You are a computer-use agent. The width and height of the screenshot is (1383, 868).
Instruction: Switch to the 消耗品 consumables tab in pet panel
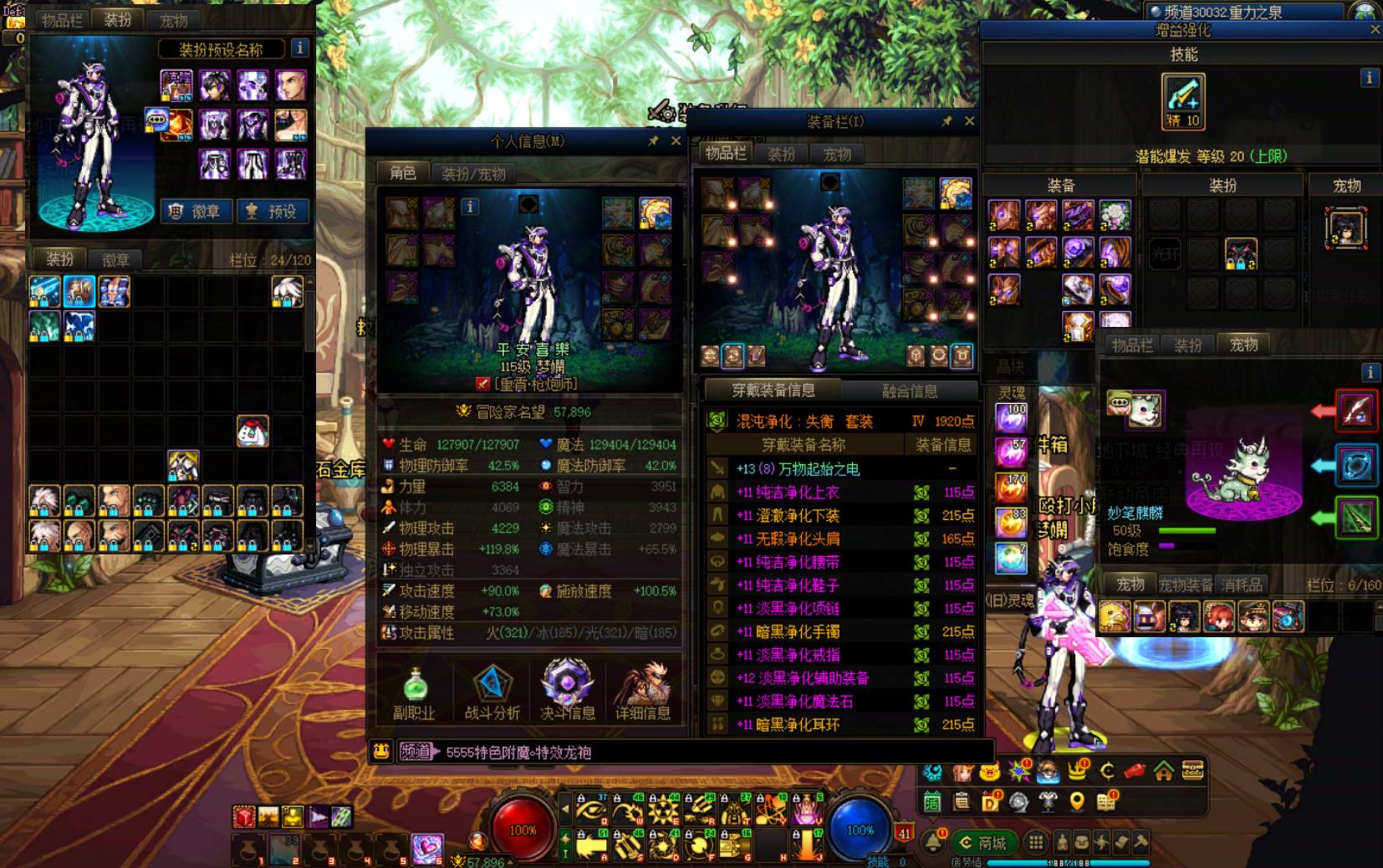1242,585
